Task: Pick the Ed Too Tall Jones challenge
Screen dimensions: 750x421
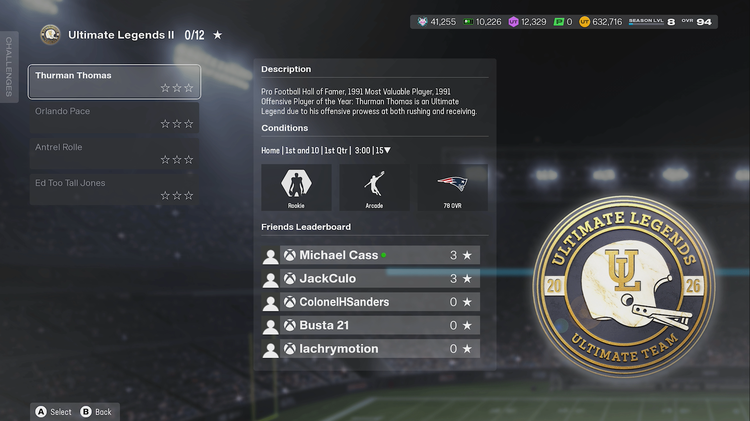Action: [114, 189]
